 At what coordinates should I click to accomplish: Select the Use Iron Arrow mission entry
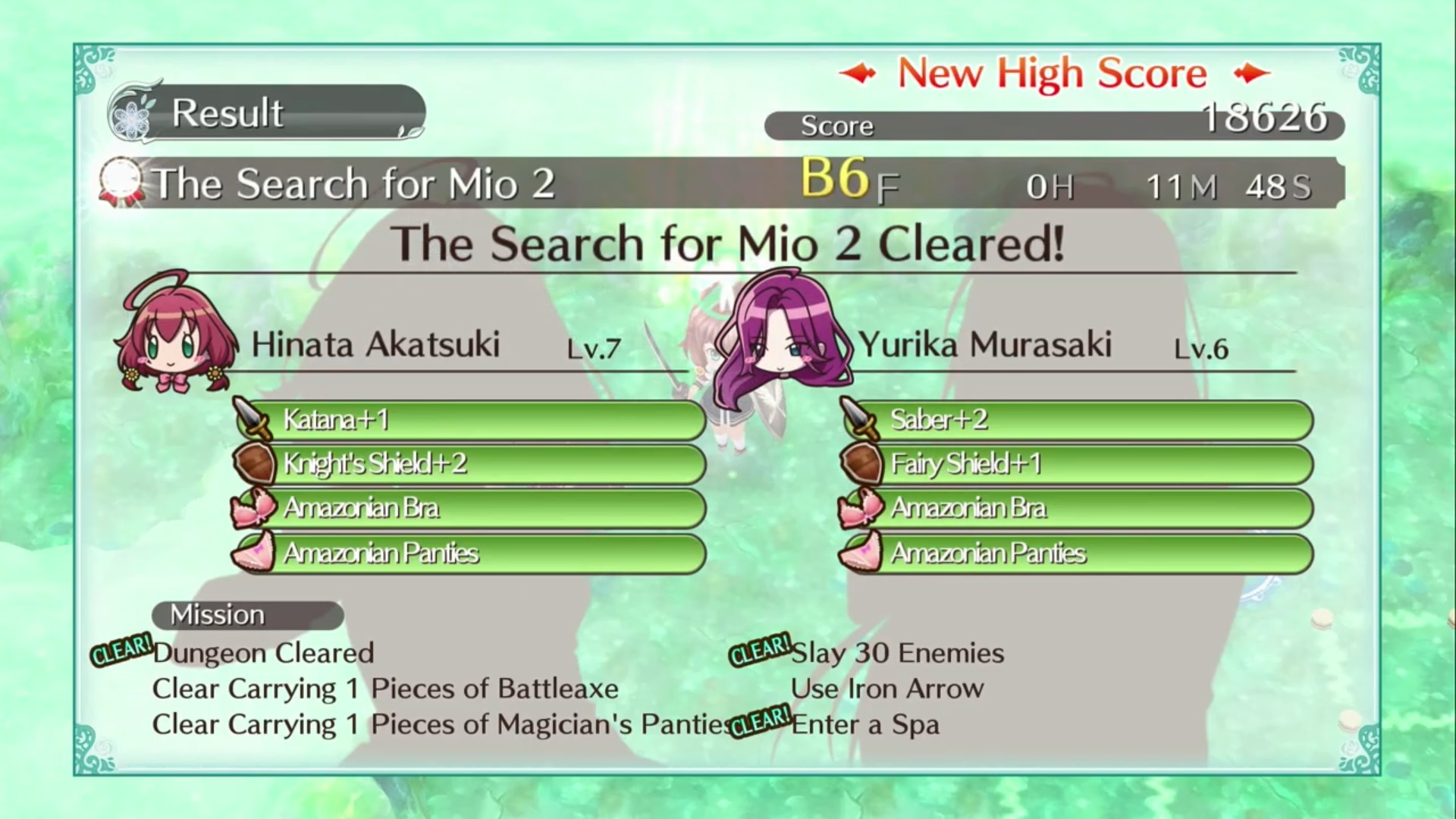coord(887,689)
